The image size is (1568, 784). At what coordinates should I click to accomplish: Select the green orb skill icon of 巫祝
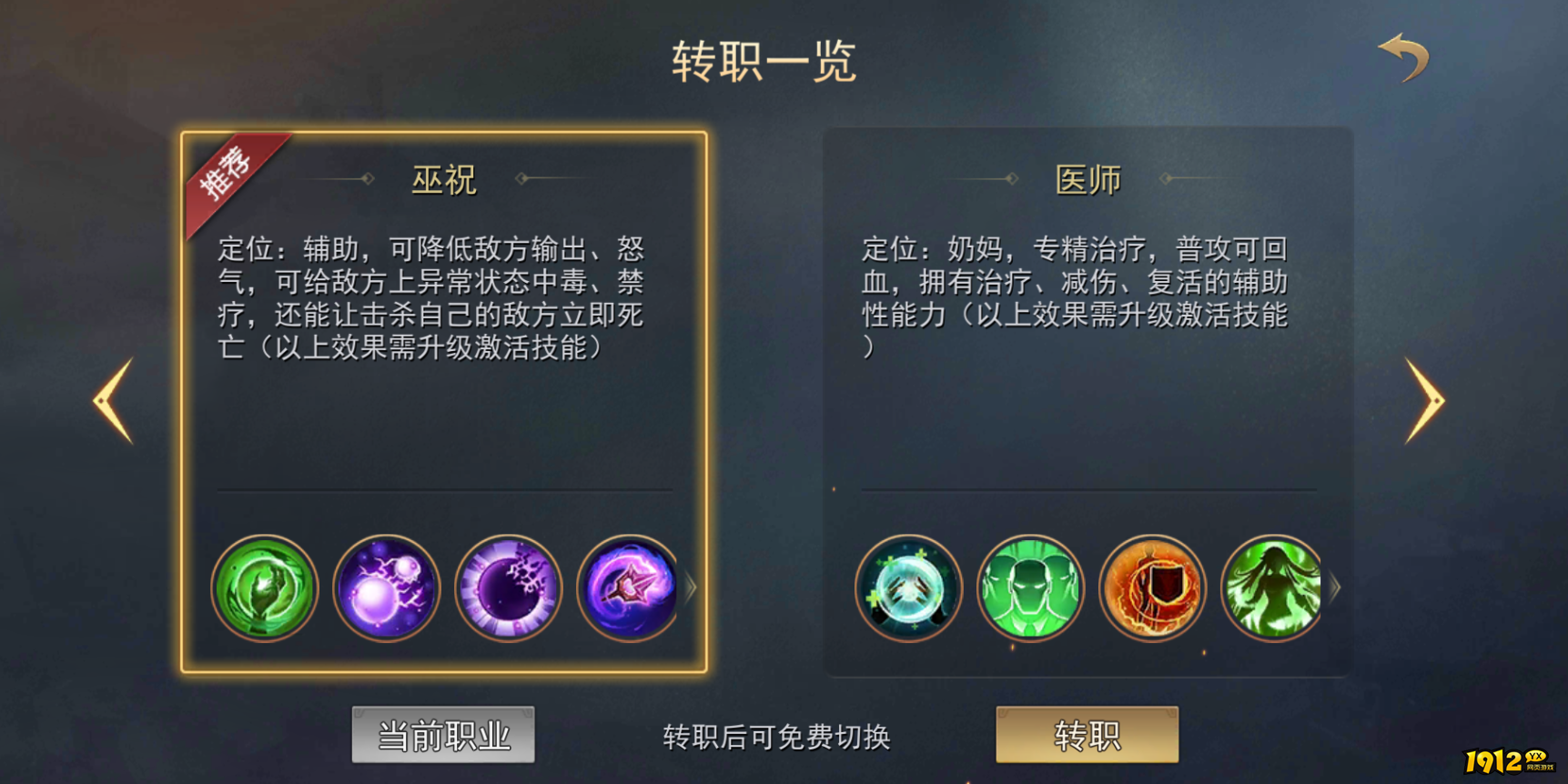265,588
